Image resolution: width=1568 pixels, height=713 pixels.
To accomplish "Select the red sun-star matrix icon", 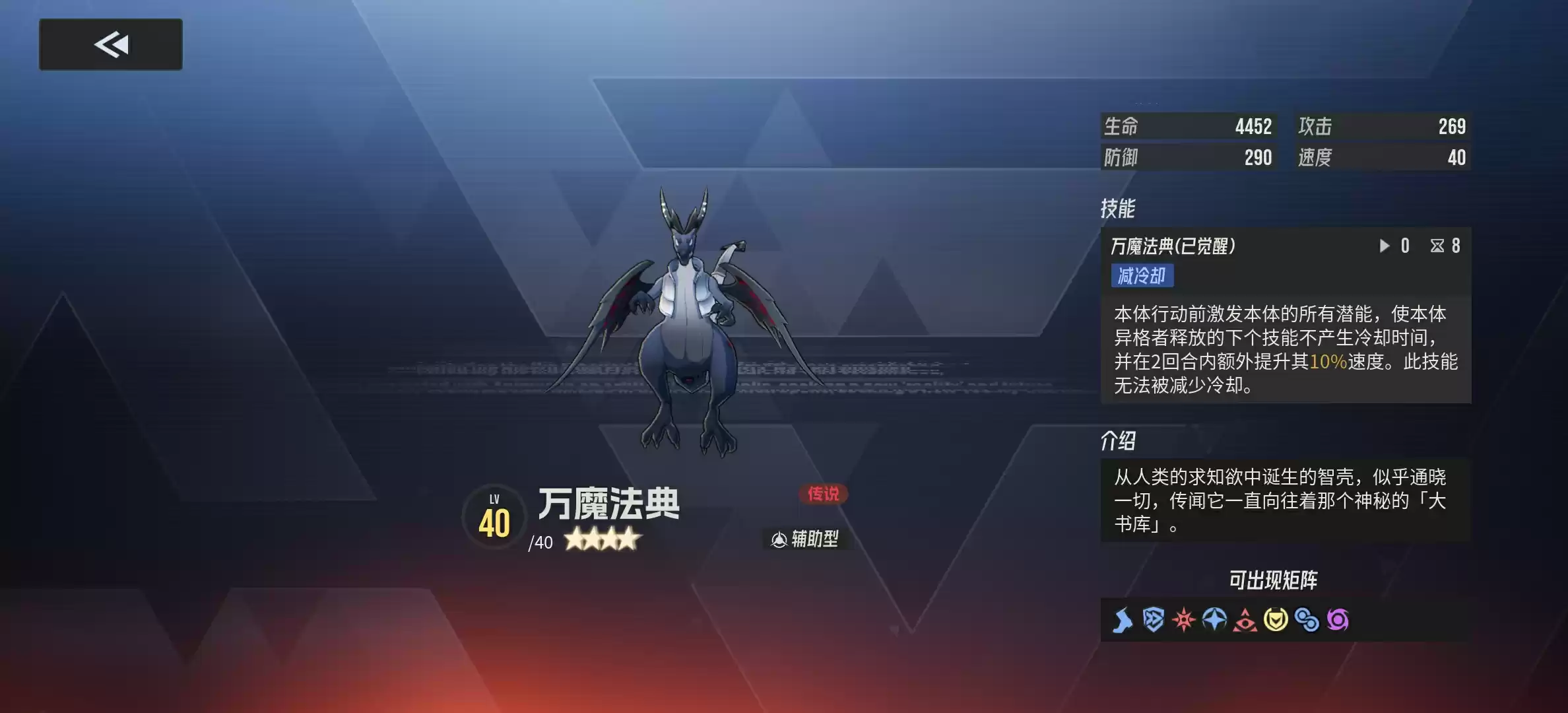I will [x=1183, y=621].
